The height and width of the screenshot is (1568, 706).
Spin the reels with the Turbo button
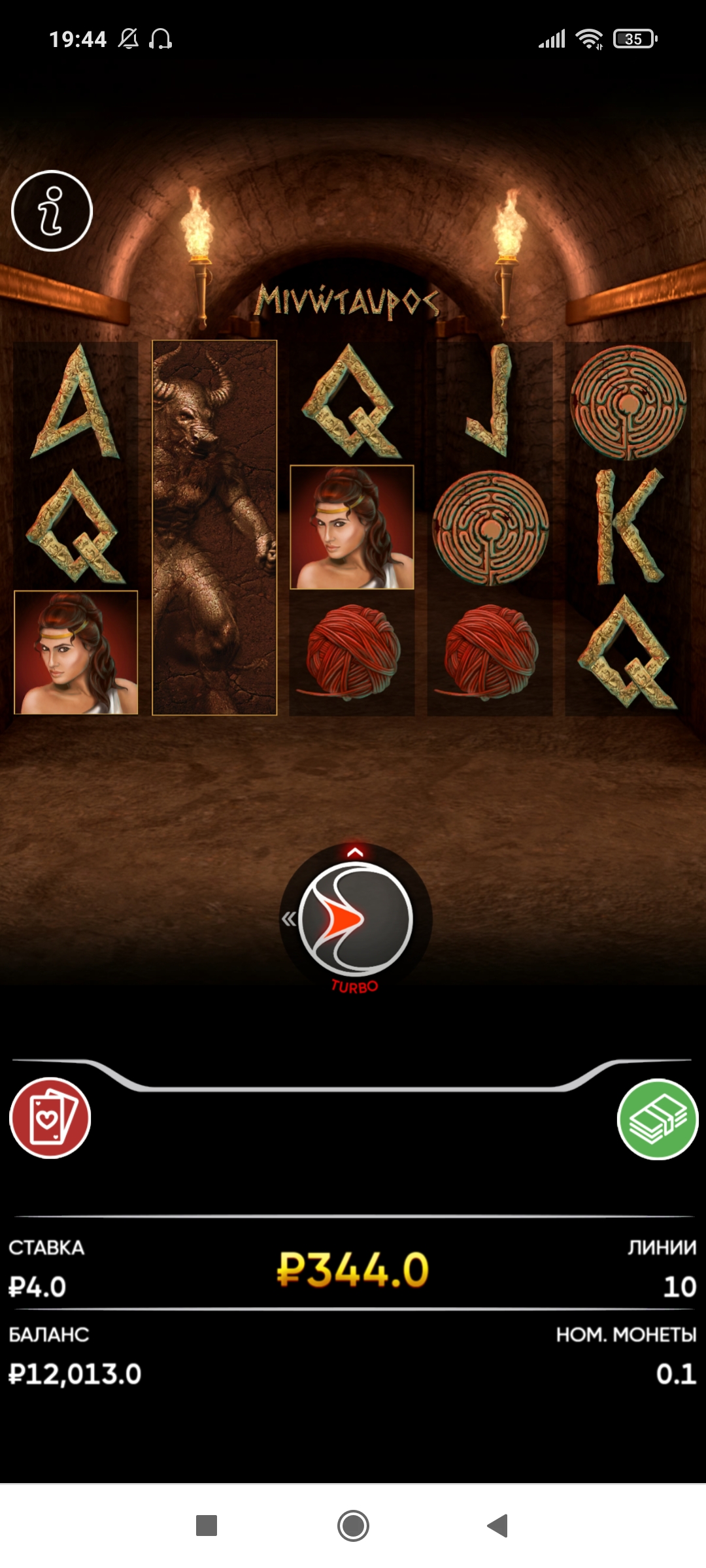[356, 918]
